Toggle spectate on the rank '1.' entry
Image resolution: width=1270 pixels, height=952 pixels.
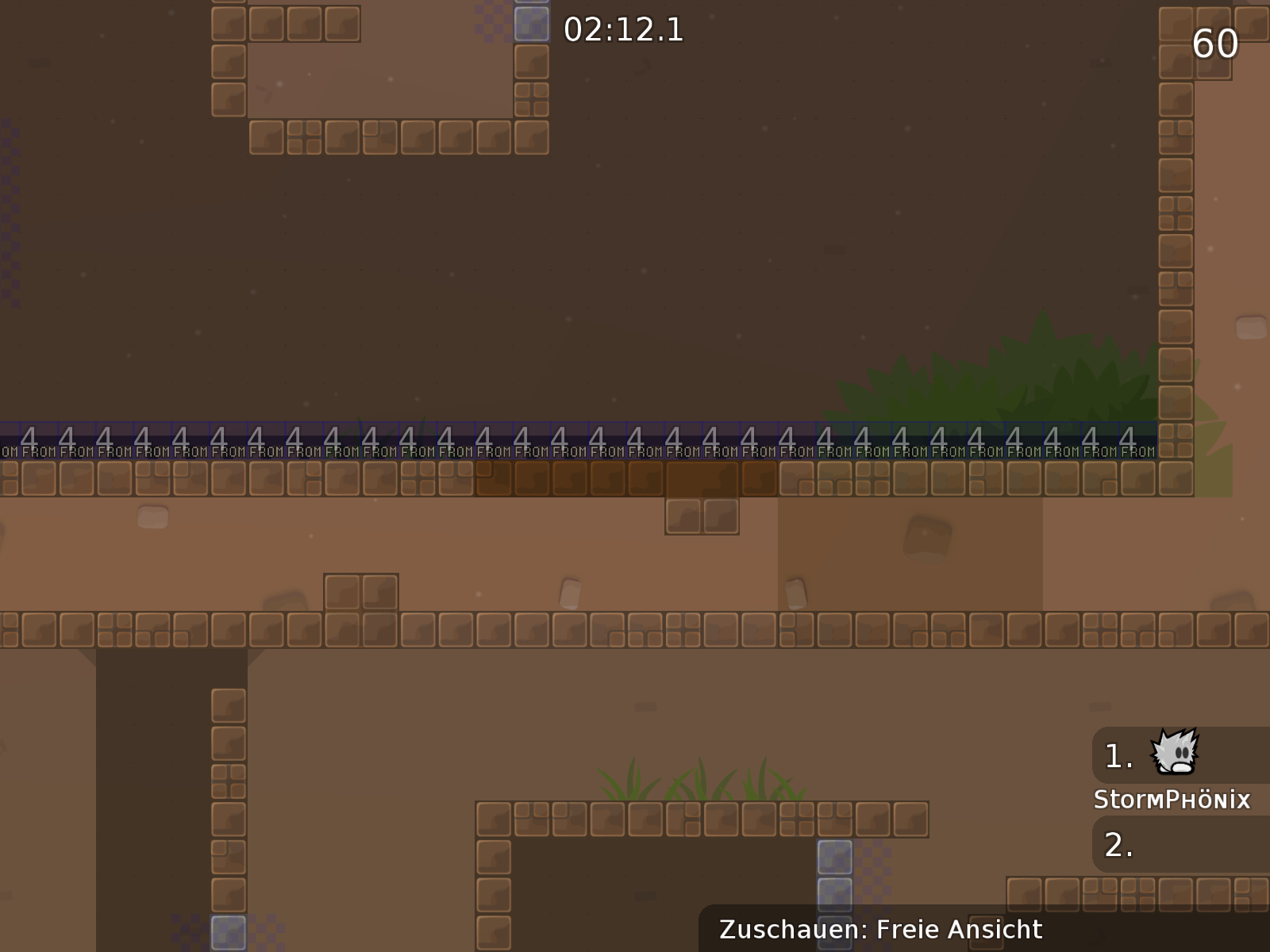(1116, 755)
